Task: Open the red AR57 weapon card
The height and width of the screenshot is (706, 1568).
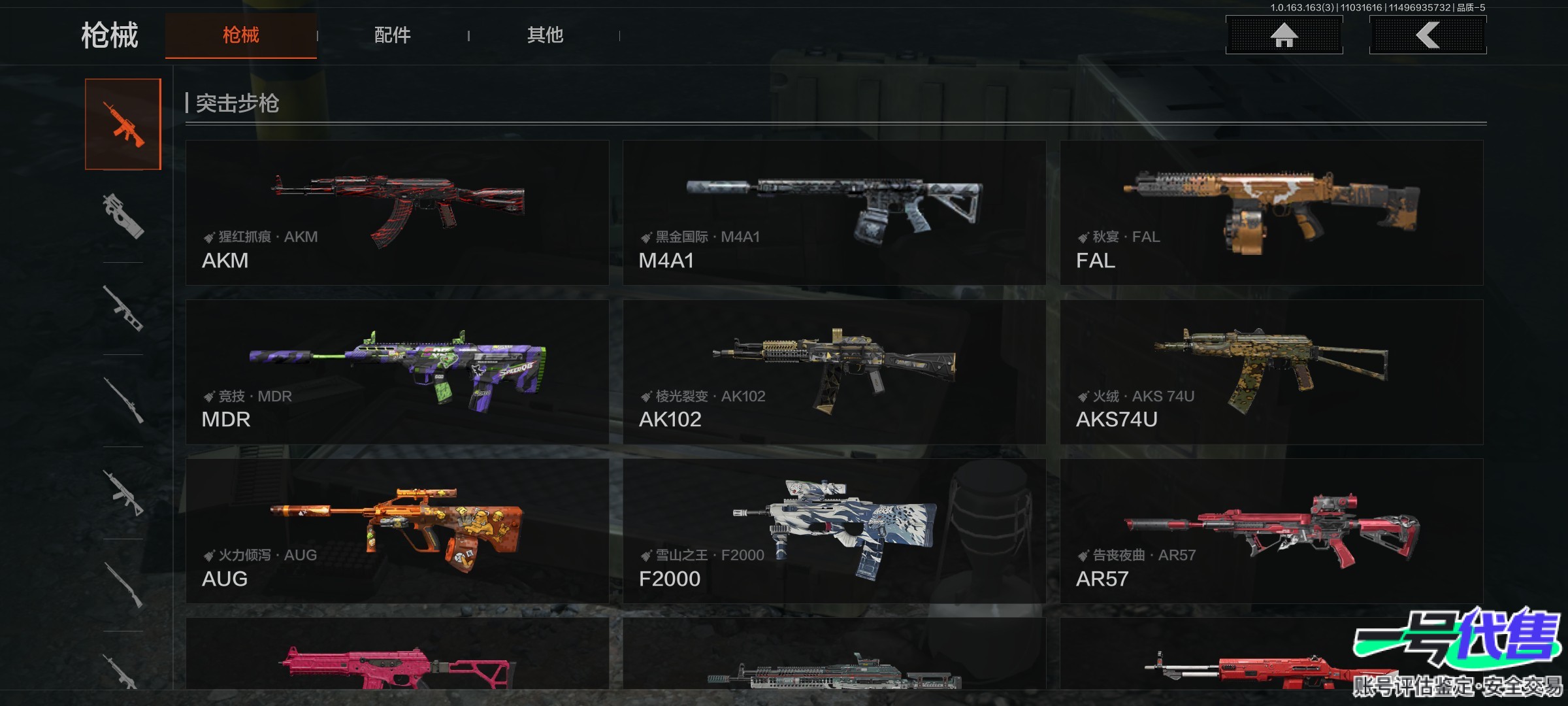Action: click(1271, 531)
